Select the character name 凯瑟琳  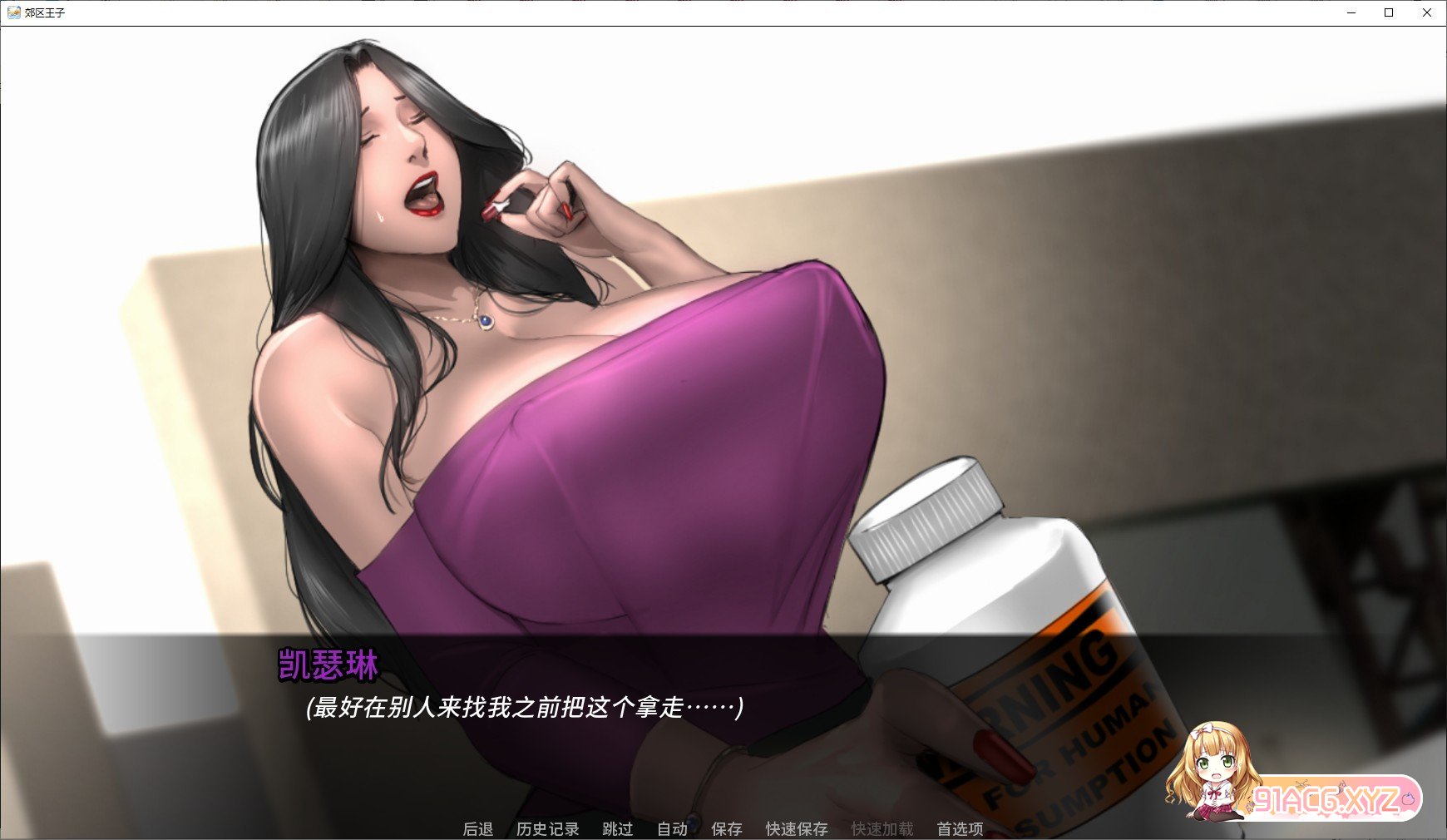coord(327,662)
